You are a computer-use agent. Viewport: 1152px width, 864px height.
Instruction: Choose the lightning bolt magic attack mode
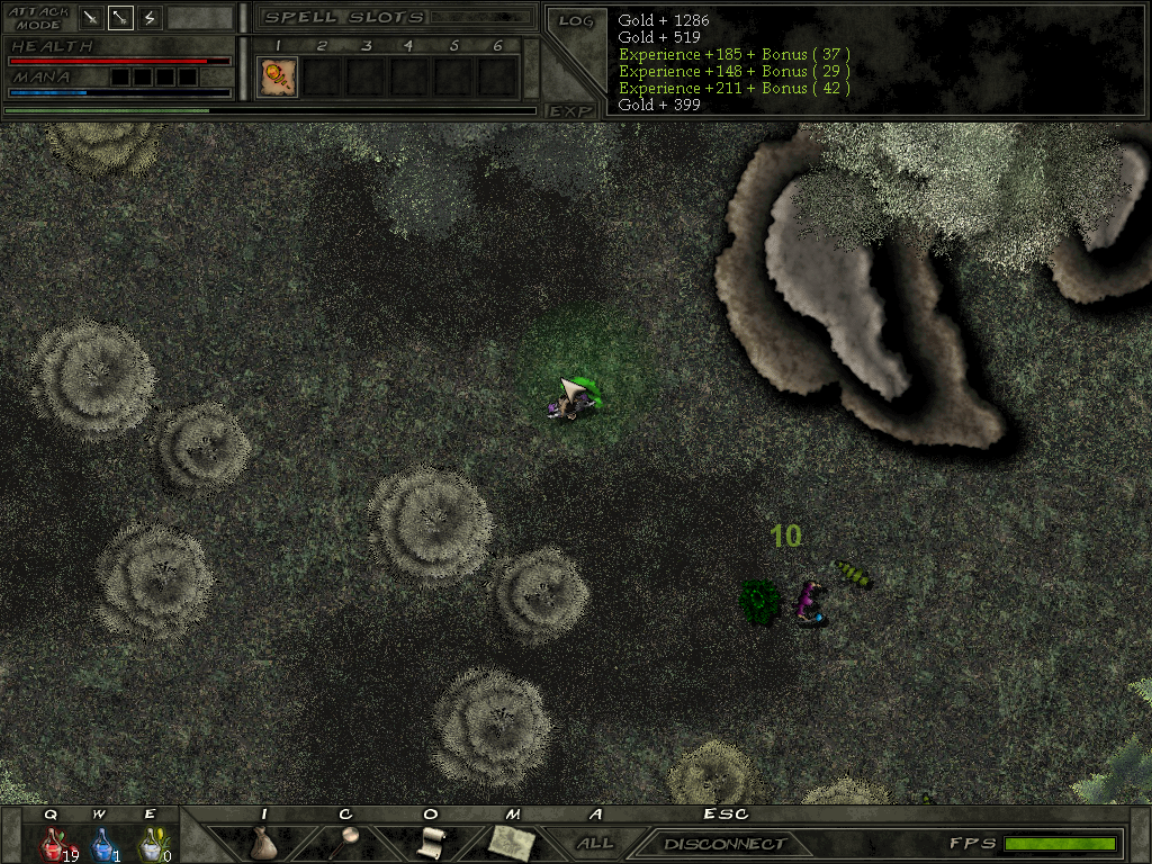149,18
